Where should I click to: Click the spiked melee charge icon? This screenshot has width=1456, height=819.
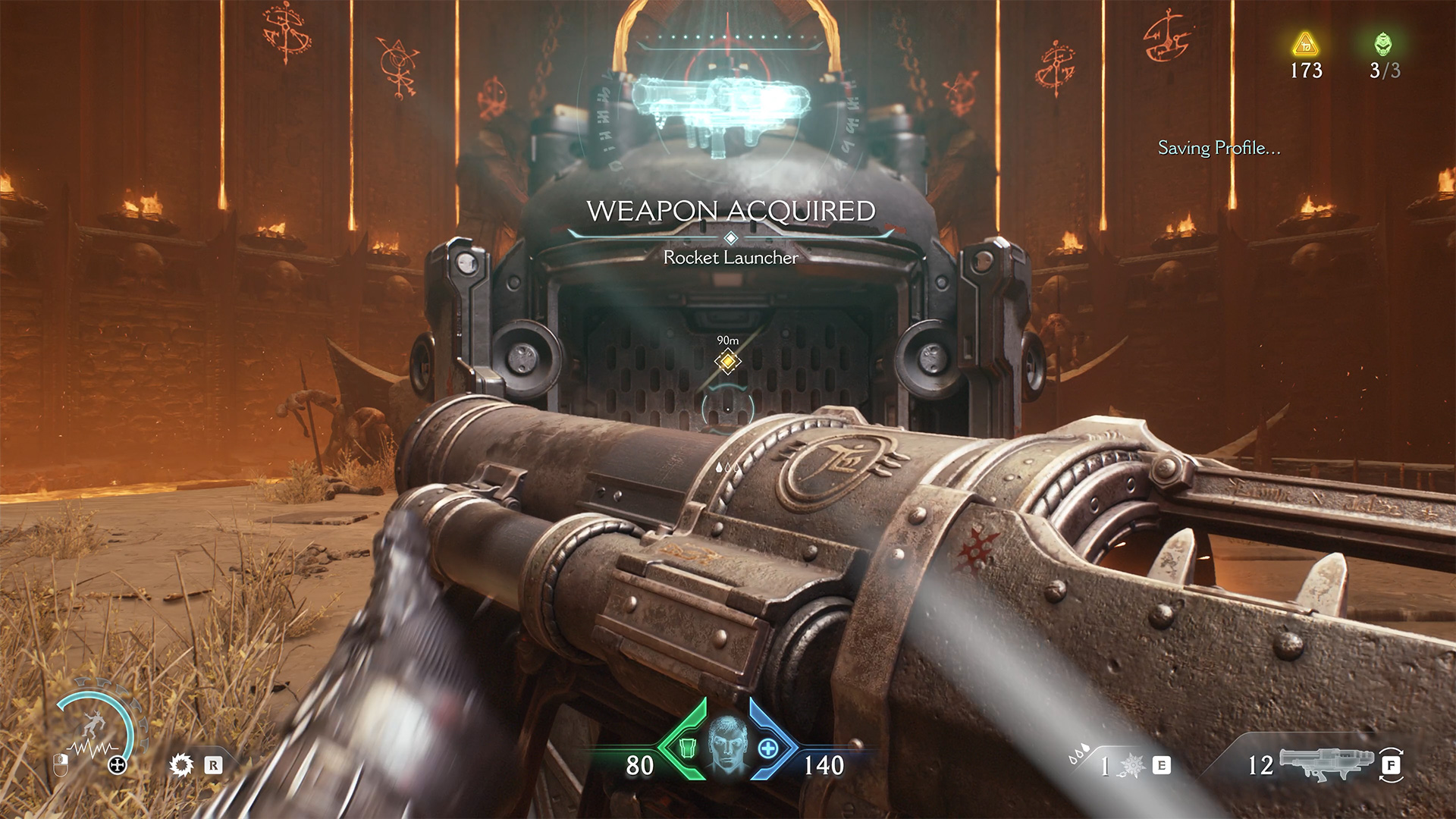coord(1133,765)
